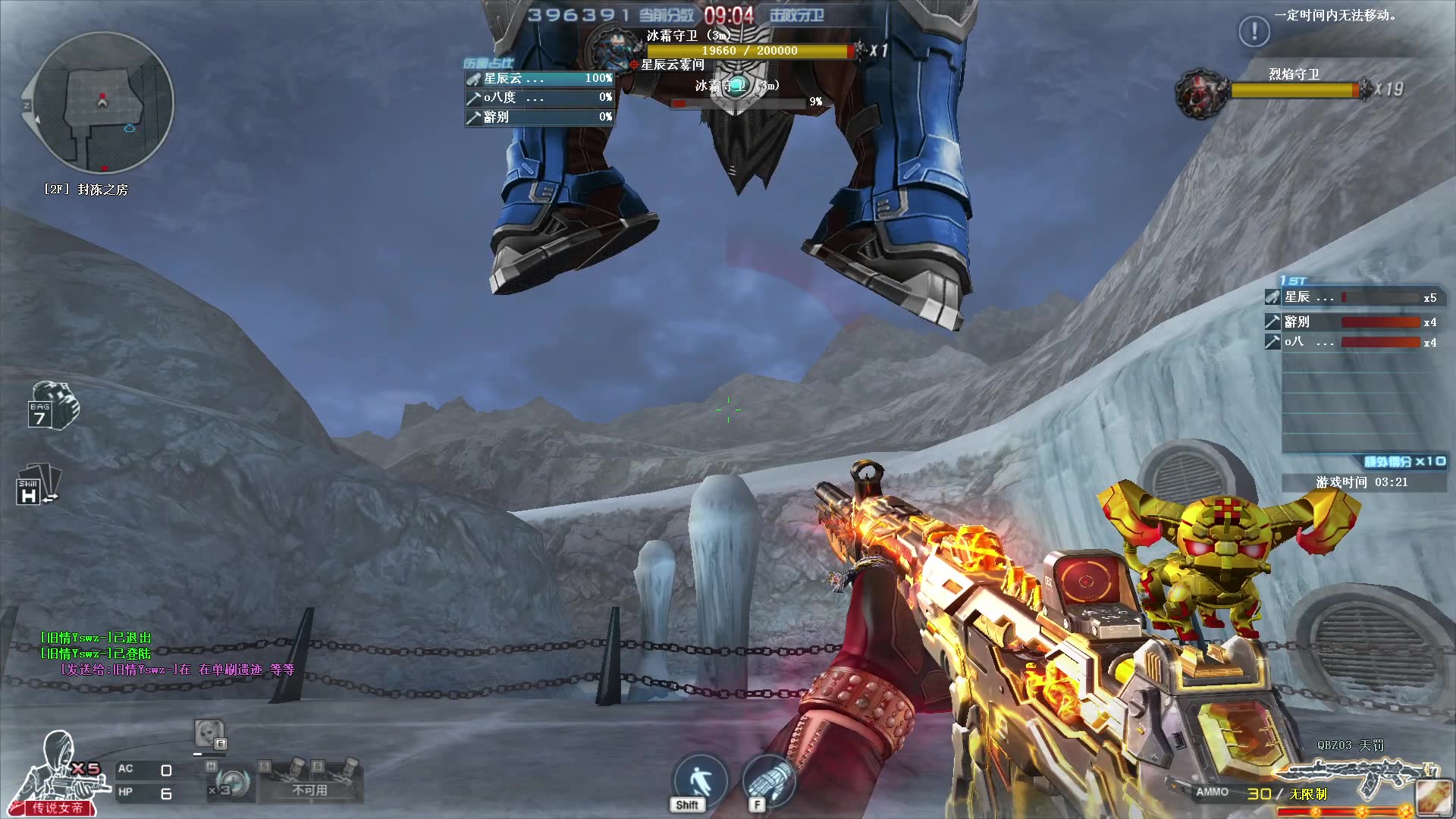Click the unavailable 不可用 item slot

[310, 781]
